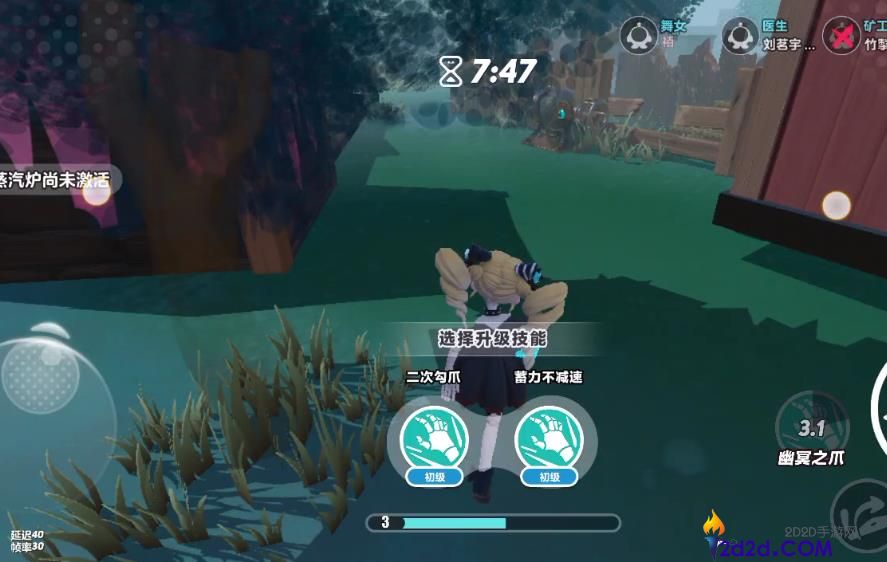887x562 pixels.
Task: Tap the round arrow button below 幽冥之爪
Action: coord(860,510)
